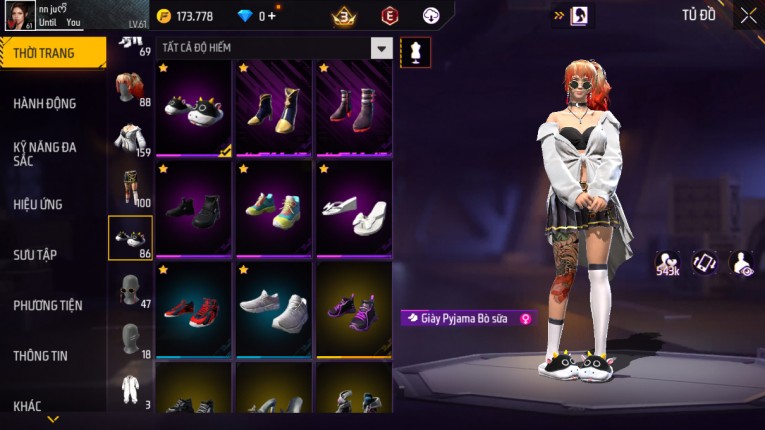
Task: Select the Hiệu Ứng tab
Action: point(40,204)
